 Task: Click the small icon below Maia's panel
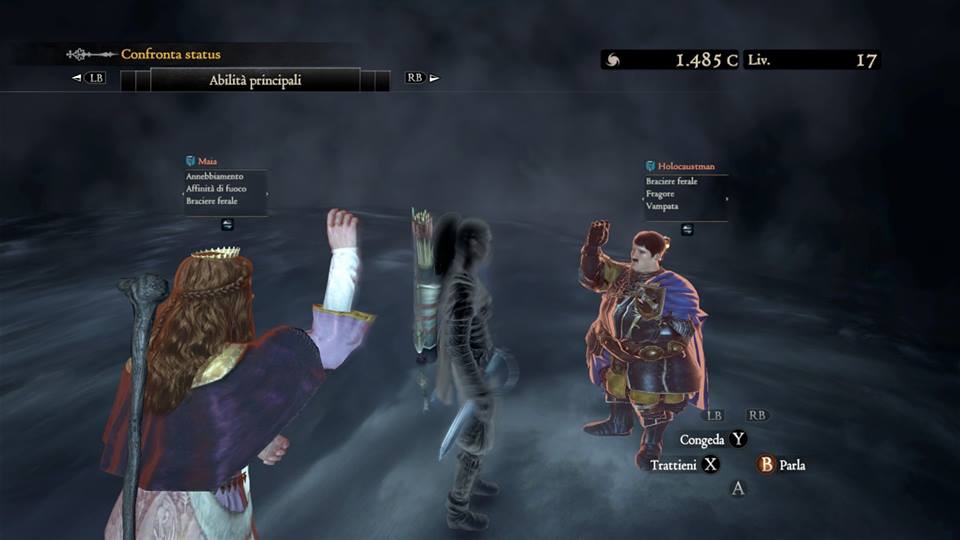click(x=227, y=224)
